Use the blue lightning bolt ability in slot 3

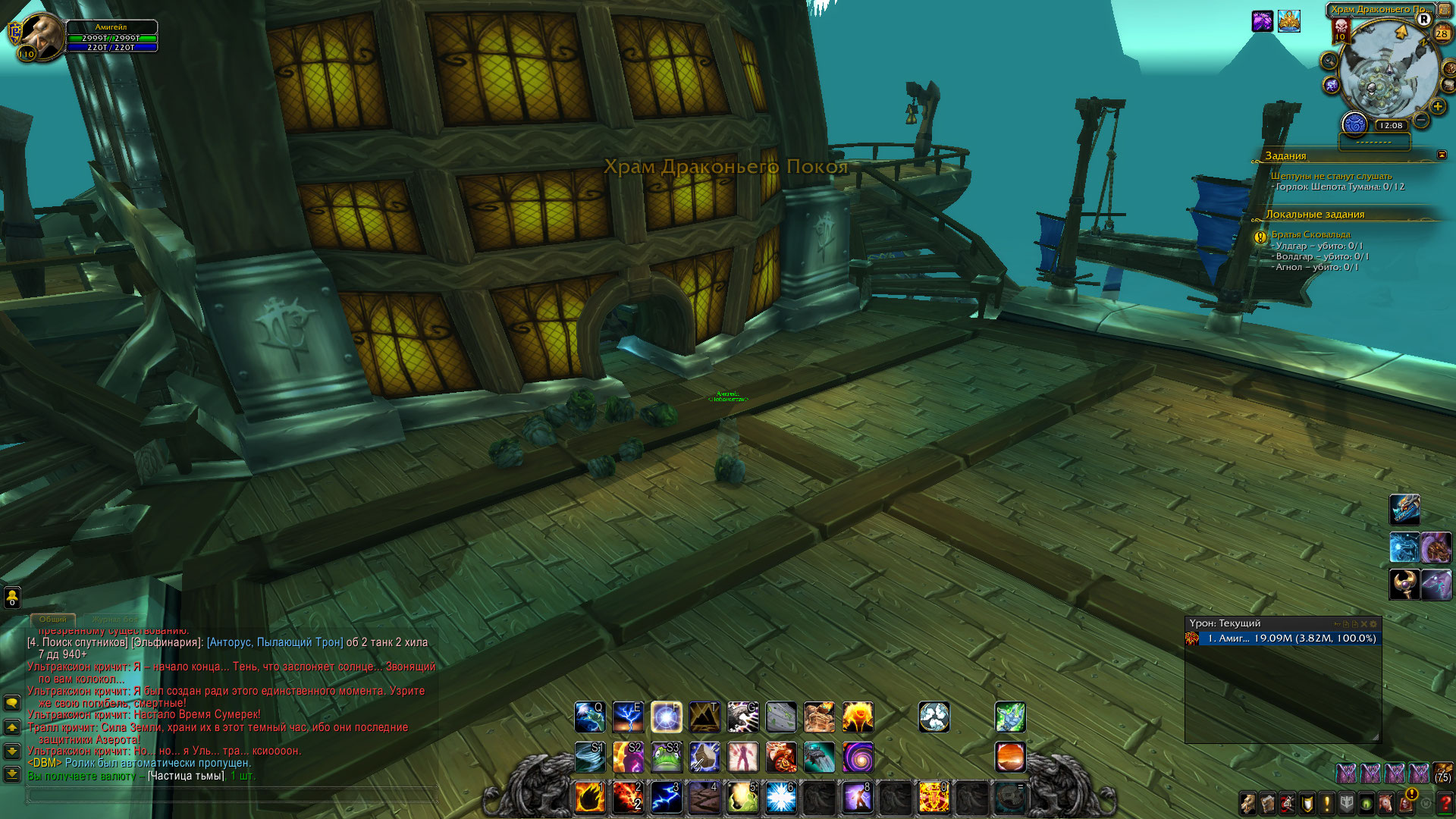tap(667, 797)
